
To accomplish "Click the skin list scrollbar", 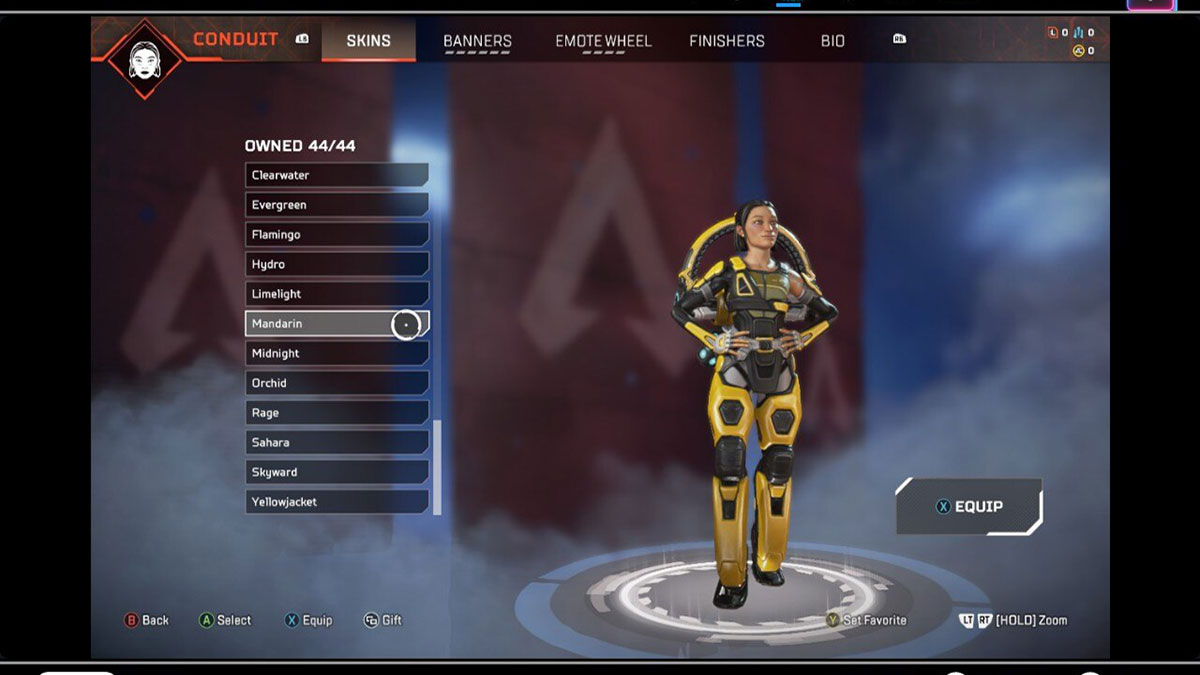I will coord(437,466).
